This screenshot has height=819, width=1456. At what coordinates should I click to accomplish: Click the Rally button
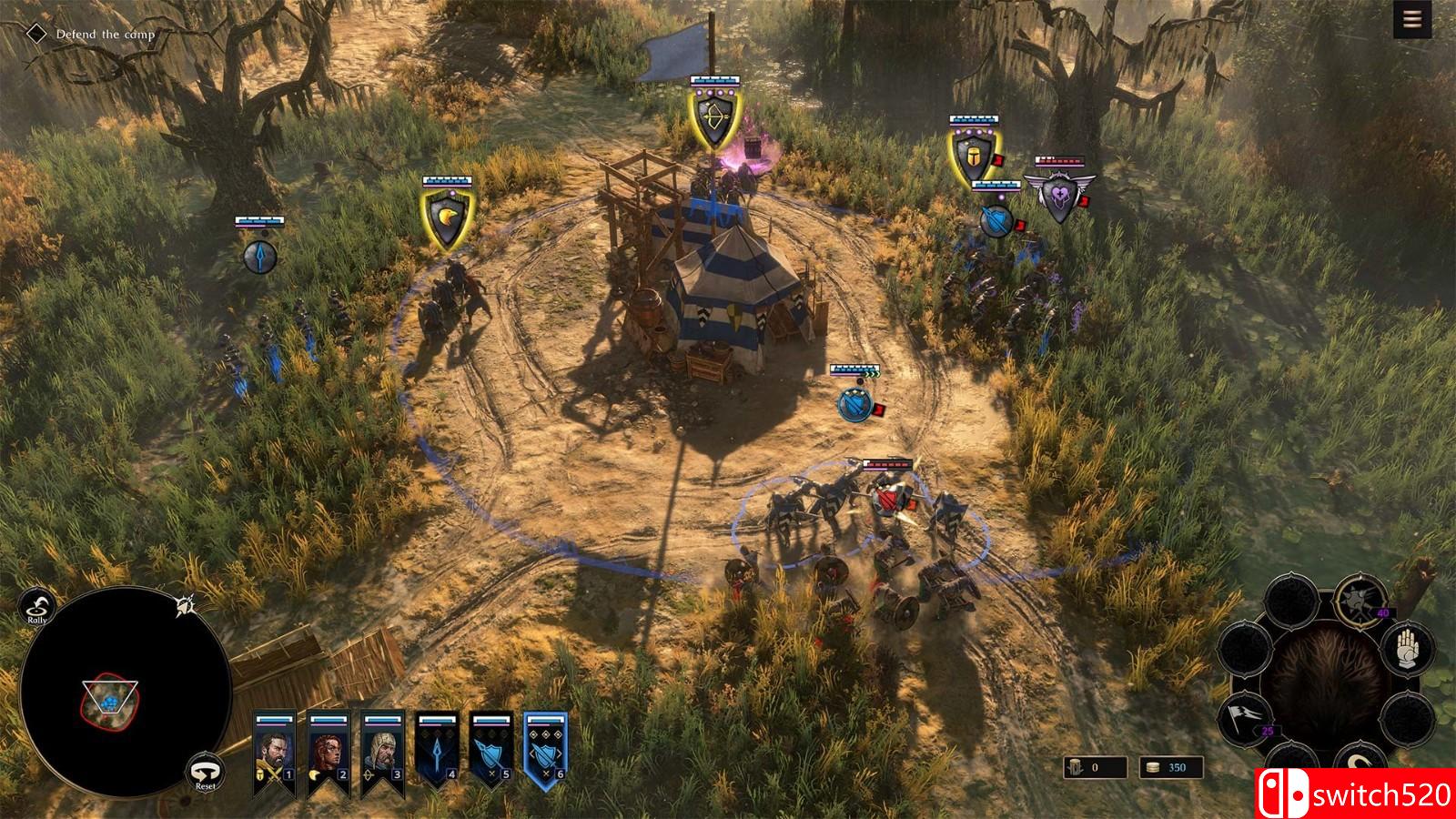click(x=37, y=606)
